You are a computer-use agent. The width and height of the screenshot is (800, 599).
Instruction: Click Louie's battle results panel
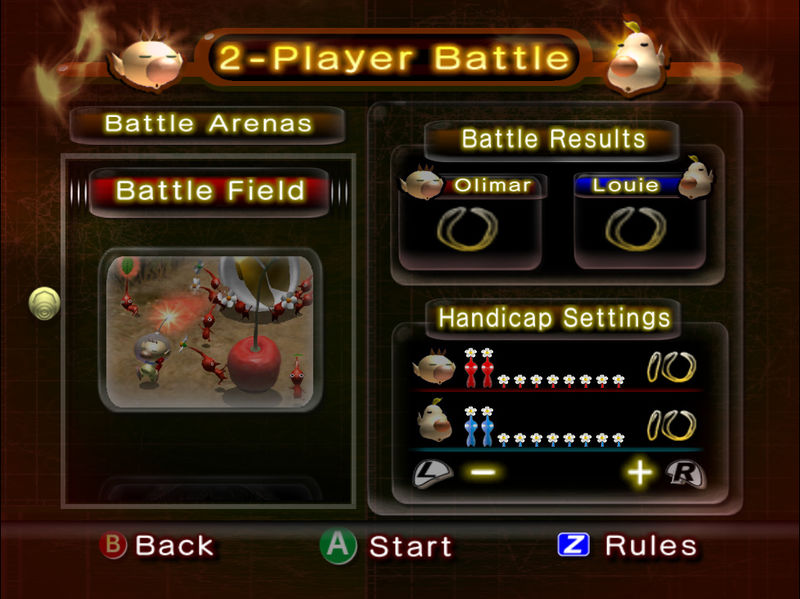pos(639,221)
